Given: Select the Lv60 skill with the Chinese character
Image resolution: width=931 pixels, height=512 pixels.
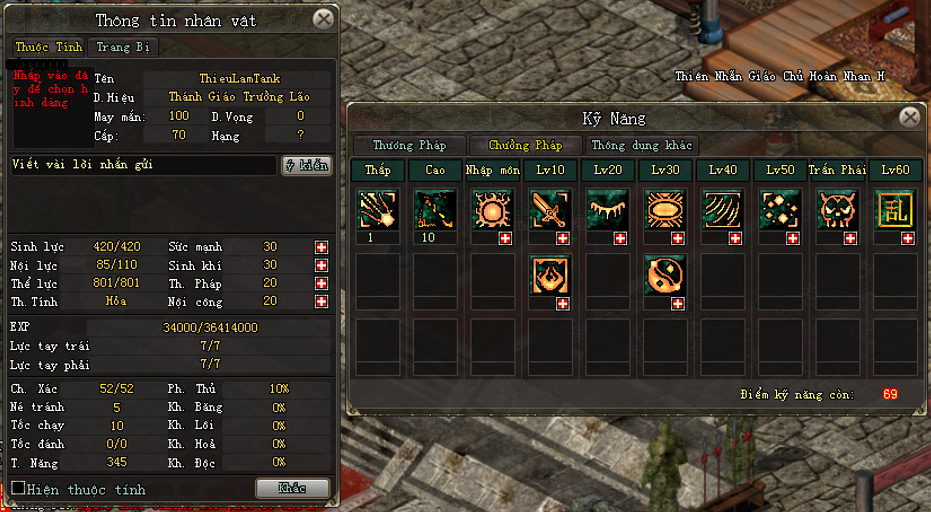Looking at the screenshot, I should (894, 211).
